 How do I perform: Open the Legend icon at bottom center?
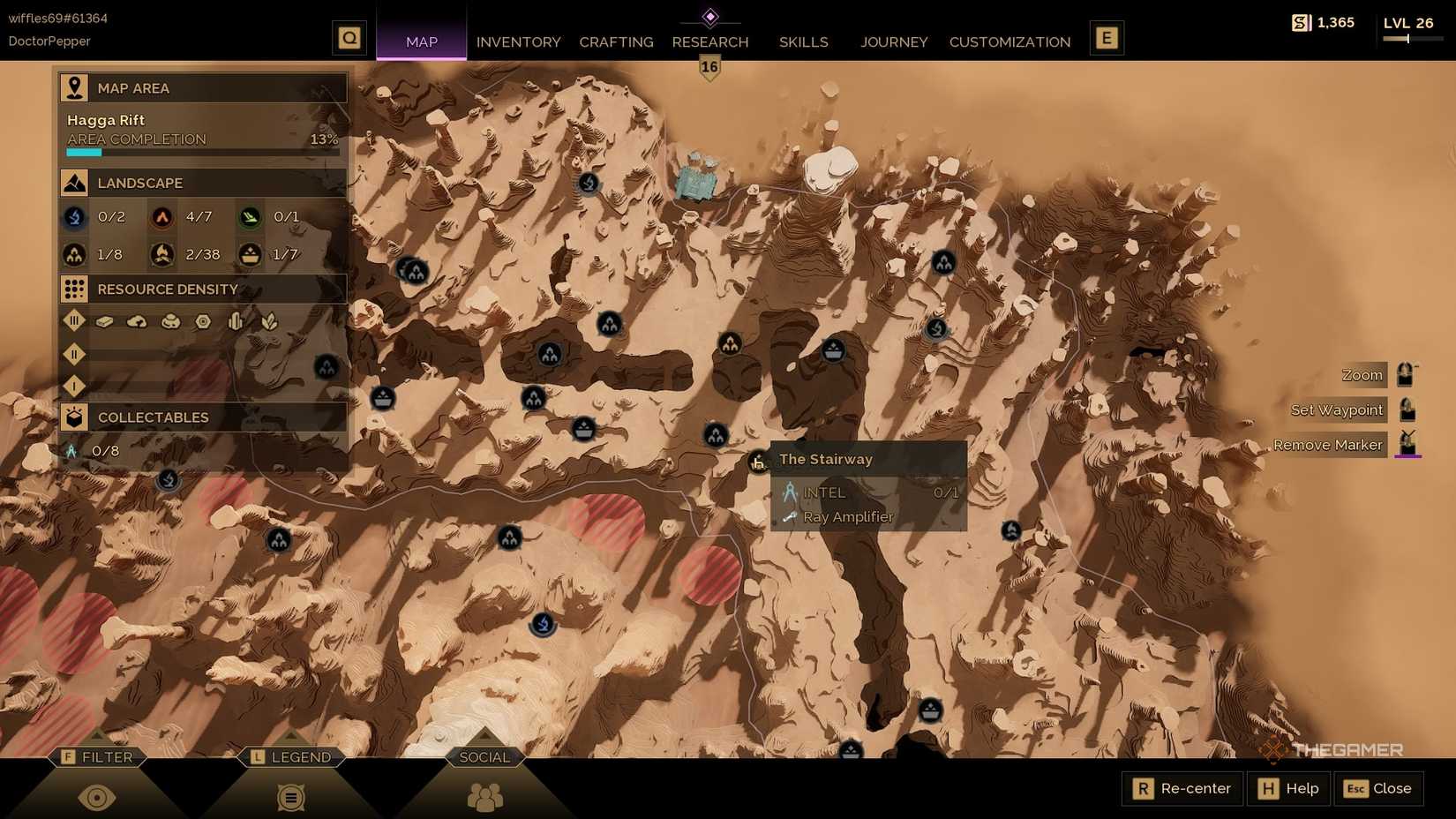coord(291,797)
